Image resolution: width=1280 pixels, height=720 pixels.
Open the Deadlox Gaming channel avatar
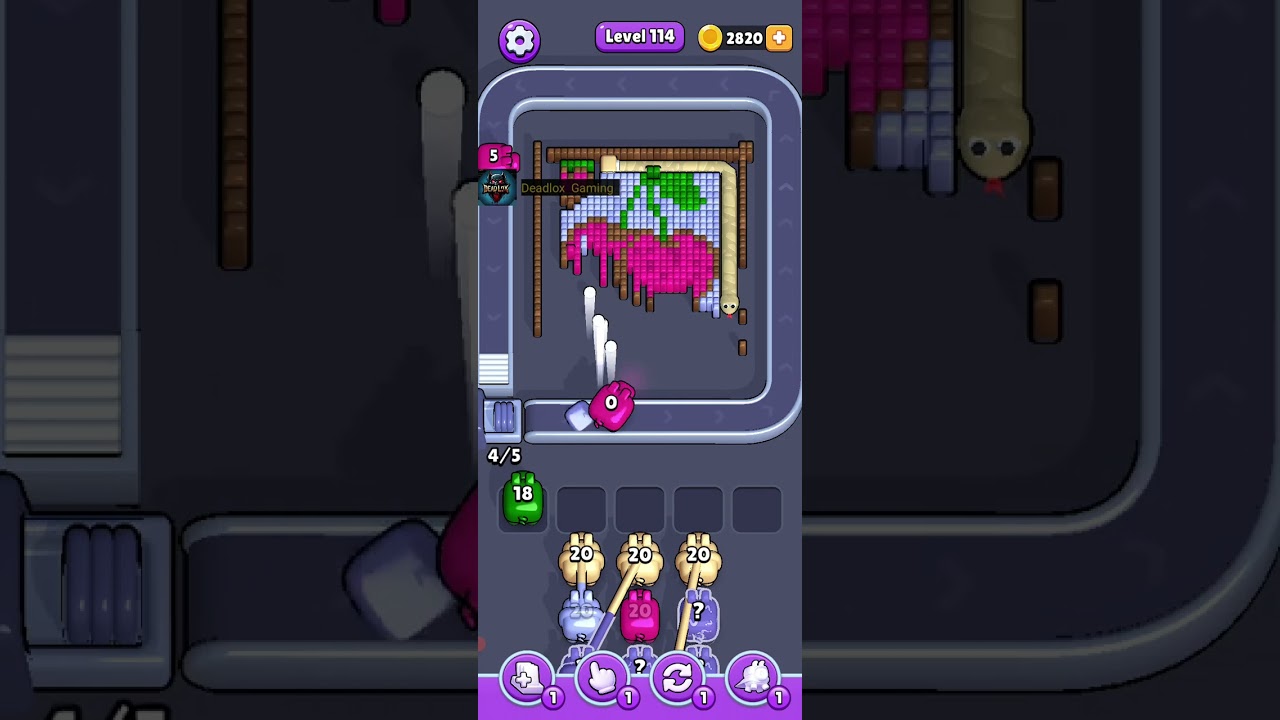click(x=497, y=187)
